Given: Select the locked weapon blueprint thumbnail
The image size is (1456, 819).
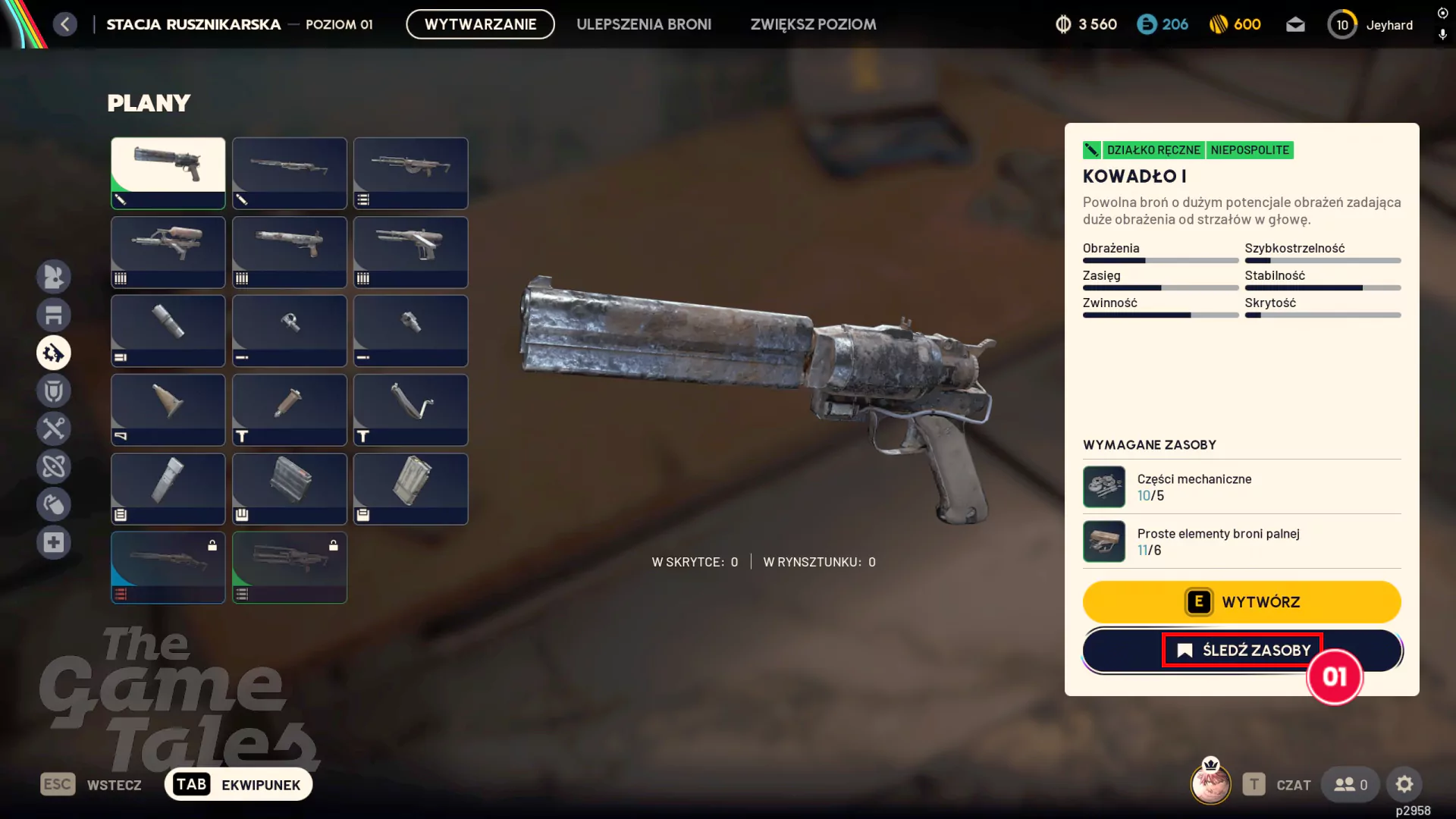Looking at the screenshot, I should coord(168,567).
